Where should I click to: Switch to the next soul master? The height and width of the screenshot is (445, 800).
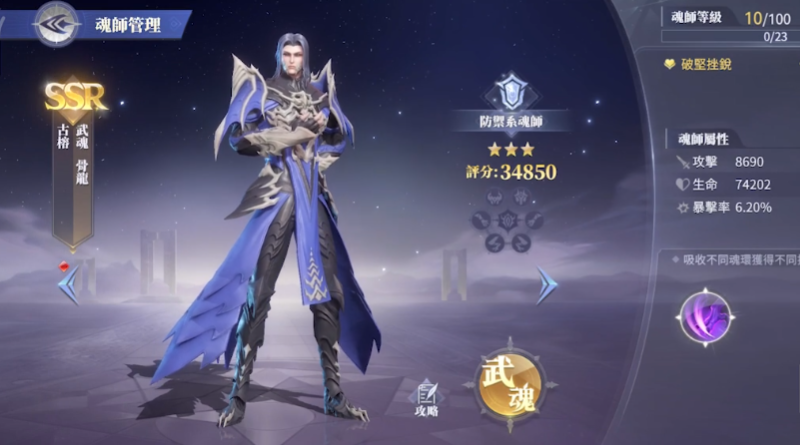545,285
